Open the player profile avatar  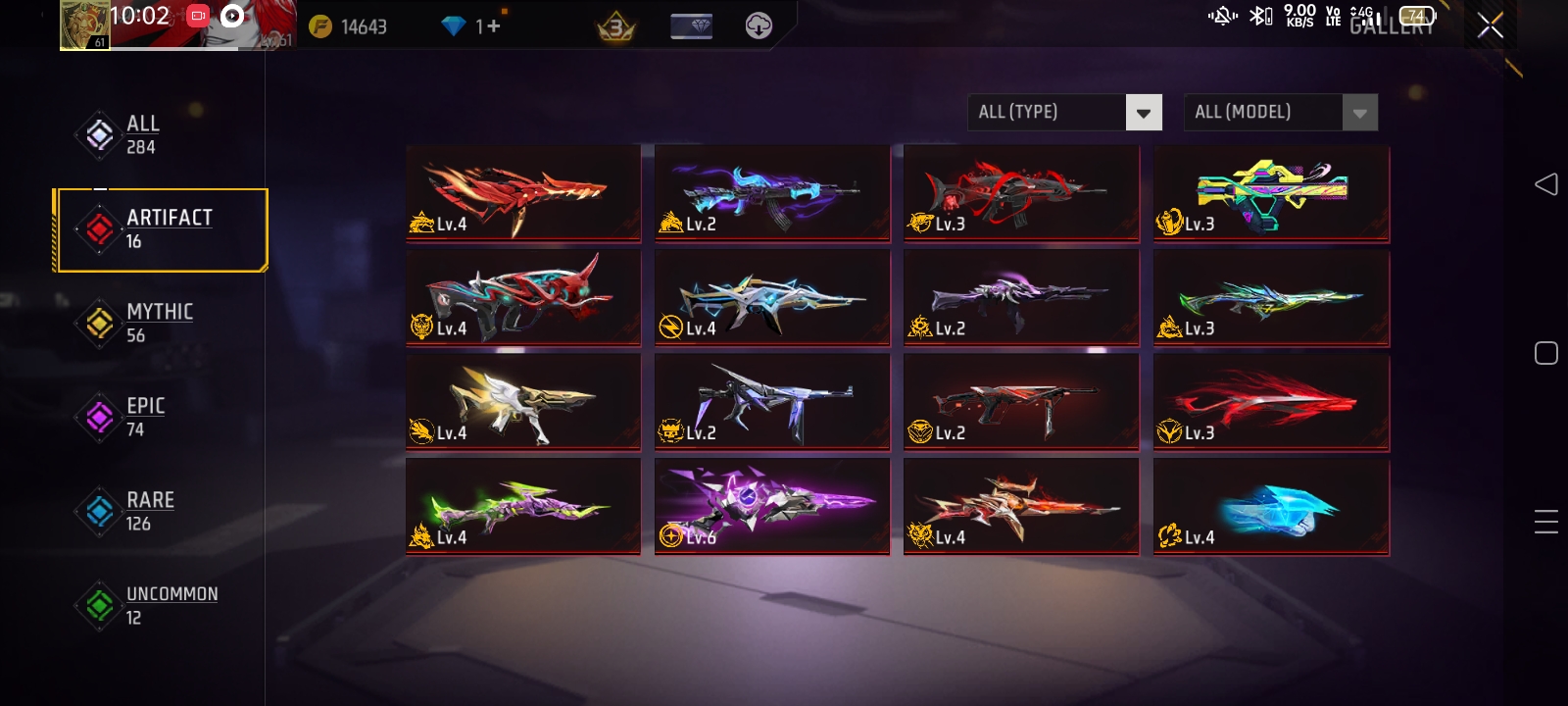tap(84, 25)
